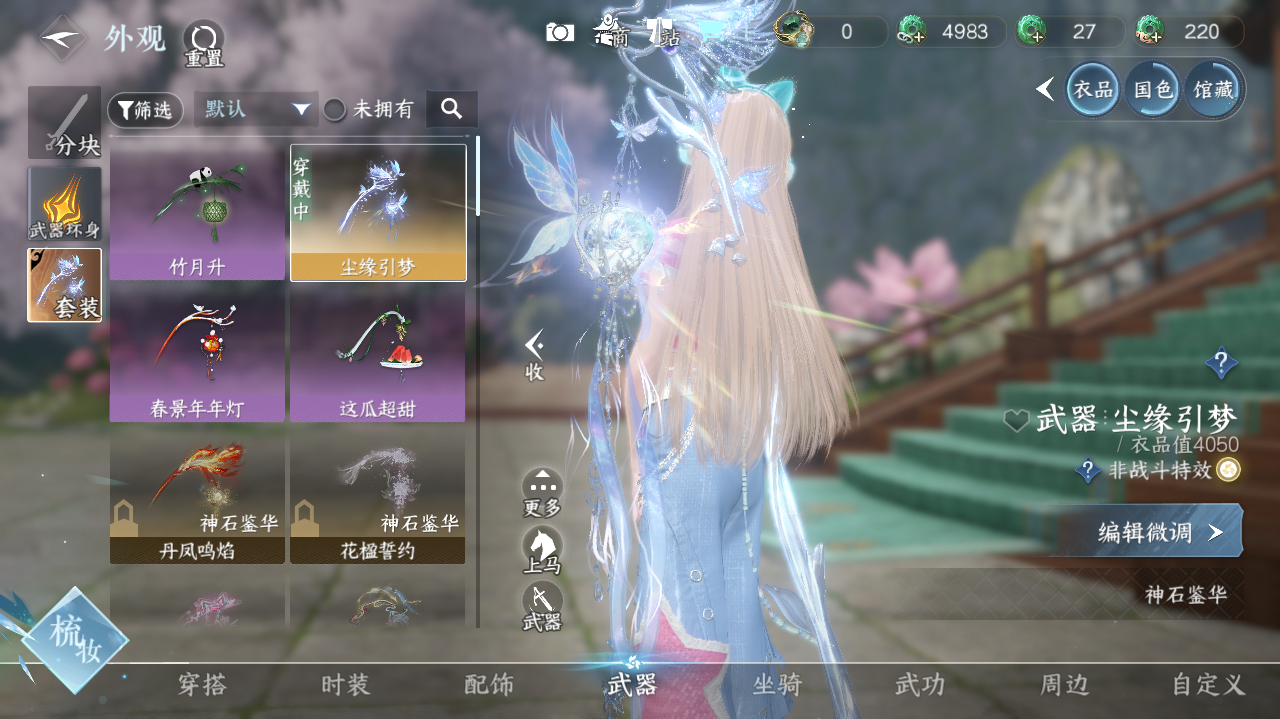Click the 编辑微调 button

1160,531
